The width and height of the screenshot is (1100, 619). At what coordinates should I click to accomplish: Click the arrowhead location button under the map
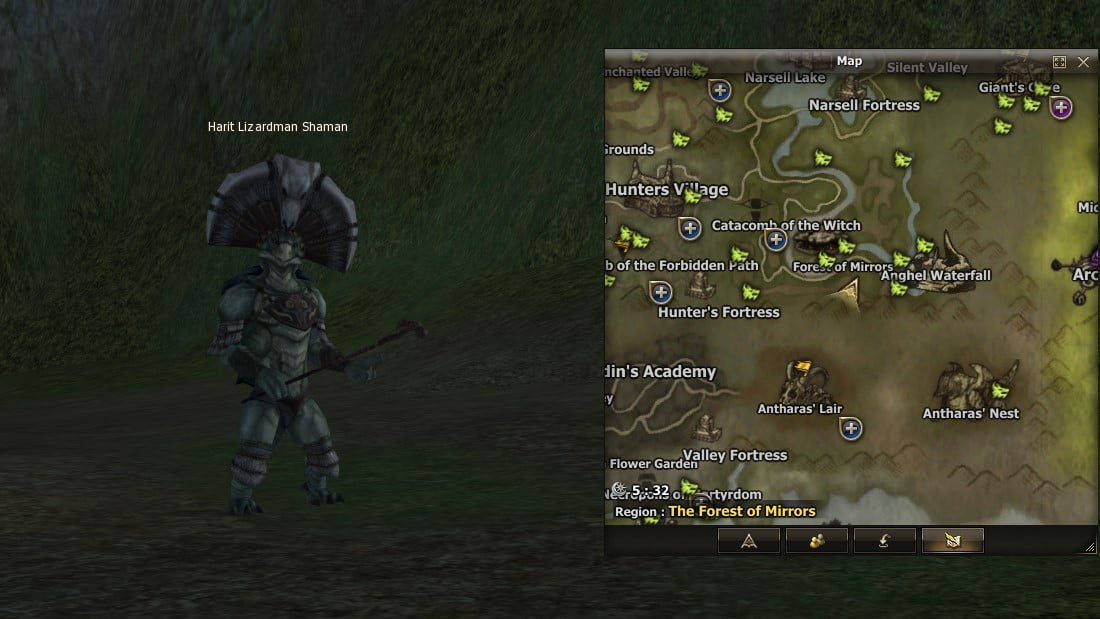pyautogui.click(x=748, y=541)
